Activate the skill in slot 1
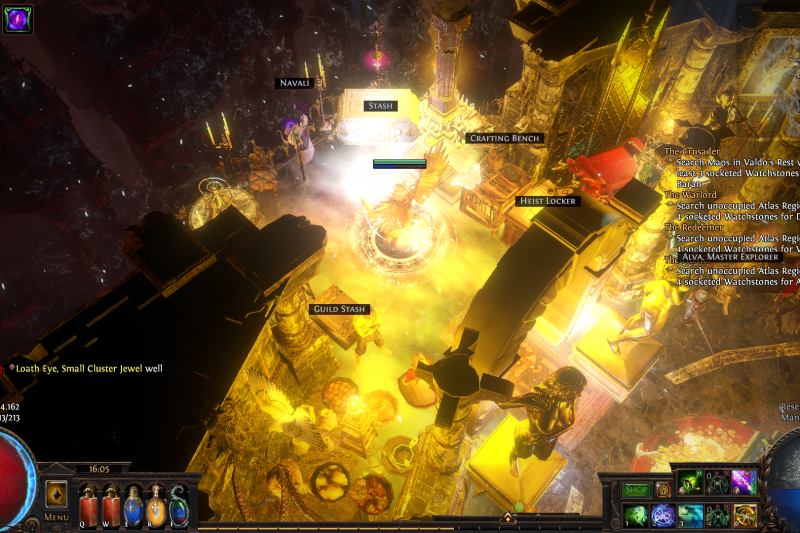Screen dimensions: 800x533 [x=636, y=515]
